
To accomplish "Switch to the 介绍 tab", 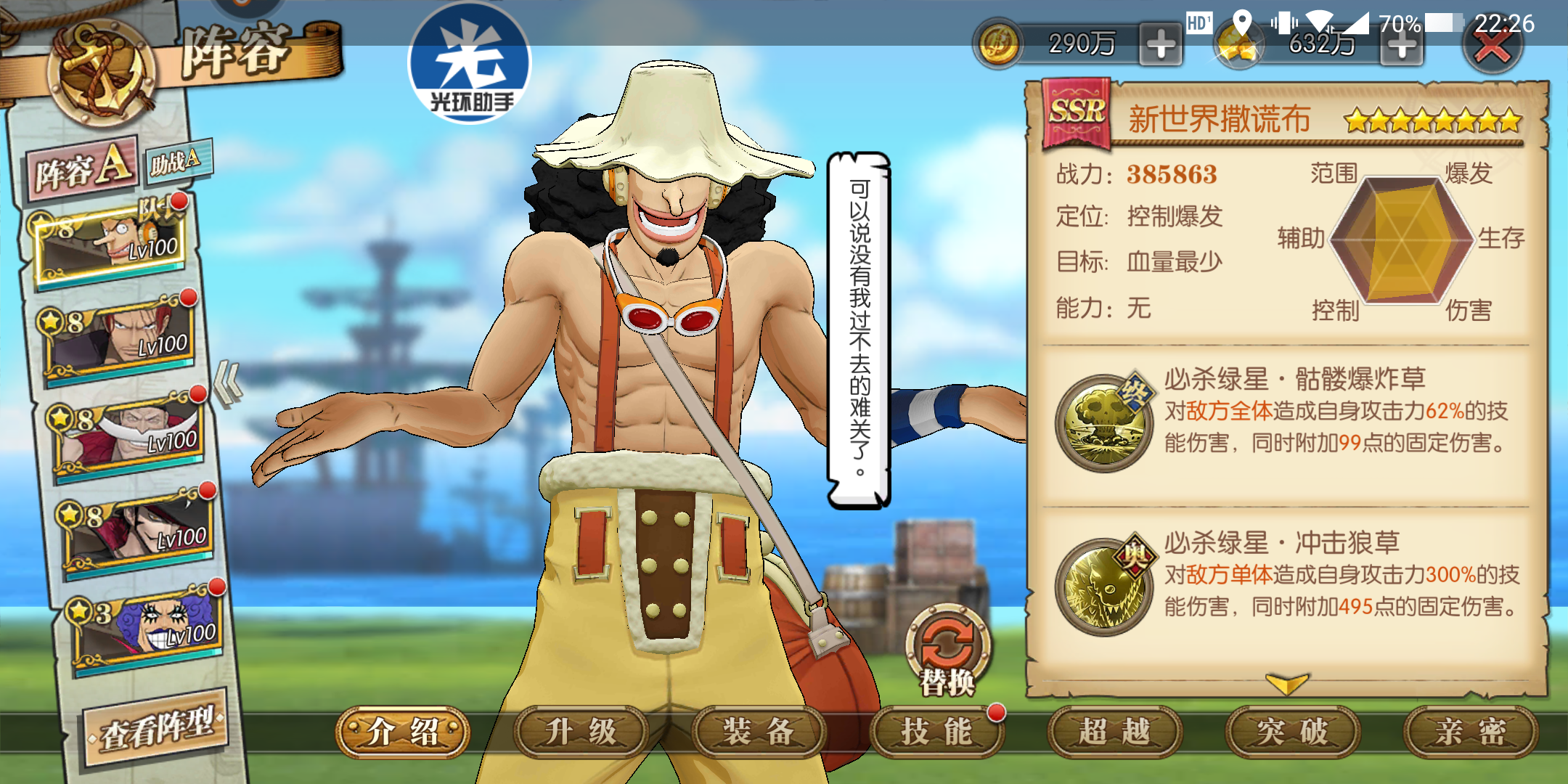I will 403,732.
